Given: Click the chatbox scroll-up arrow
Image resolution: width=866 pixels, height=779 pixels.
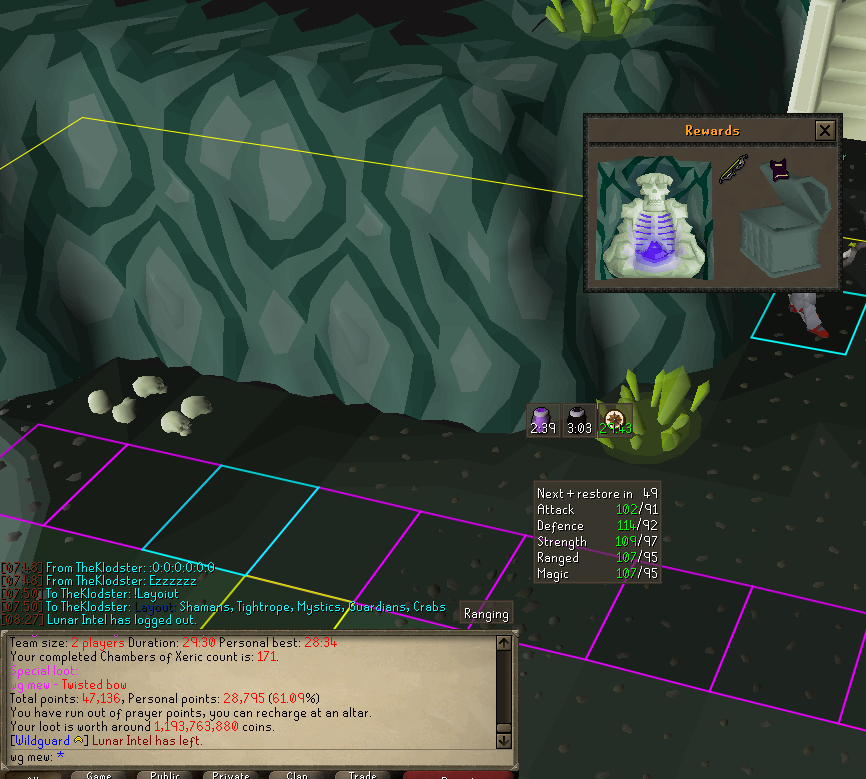Looking at the screenshot, I should tap(504, 641).
